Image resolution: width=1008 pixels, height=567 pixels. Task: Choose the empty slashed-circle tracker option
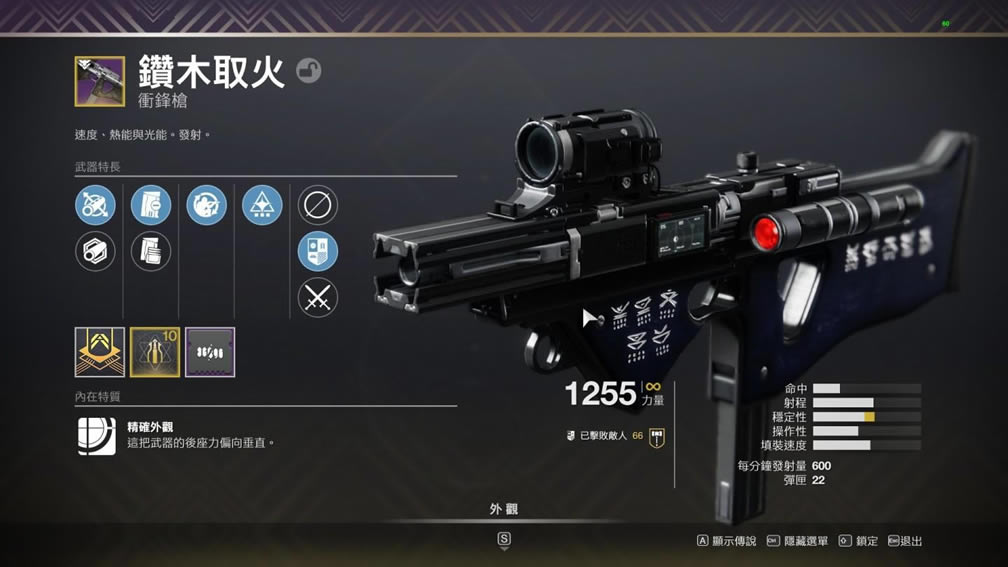318,205
